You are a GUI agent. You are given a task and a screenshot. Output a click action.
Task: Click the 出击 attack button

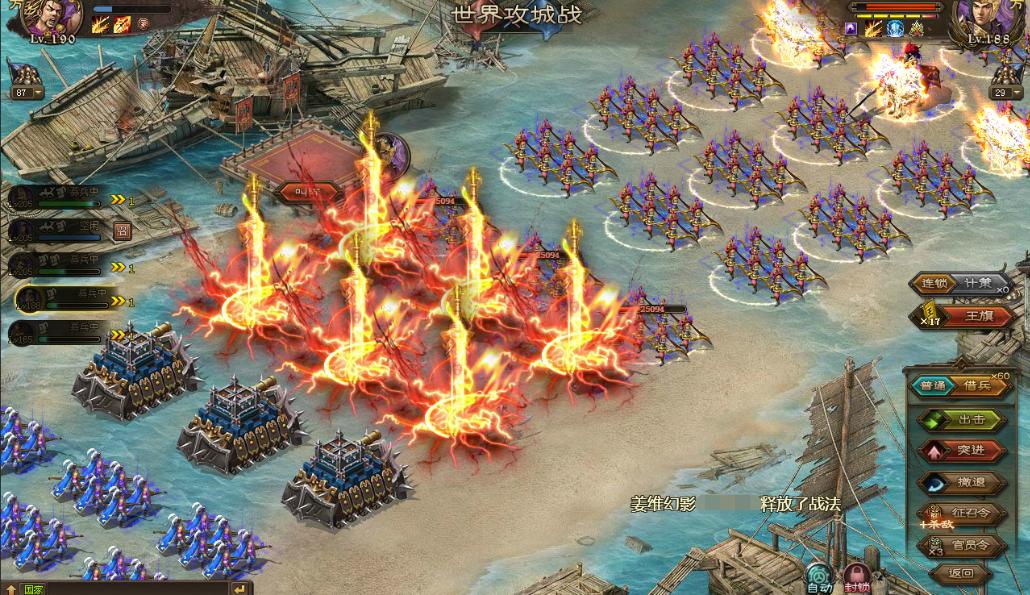click(962, 419)
